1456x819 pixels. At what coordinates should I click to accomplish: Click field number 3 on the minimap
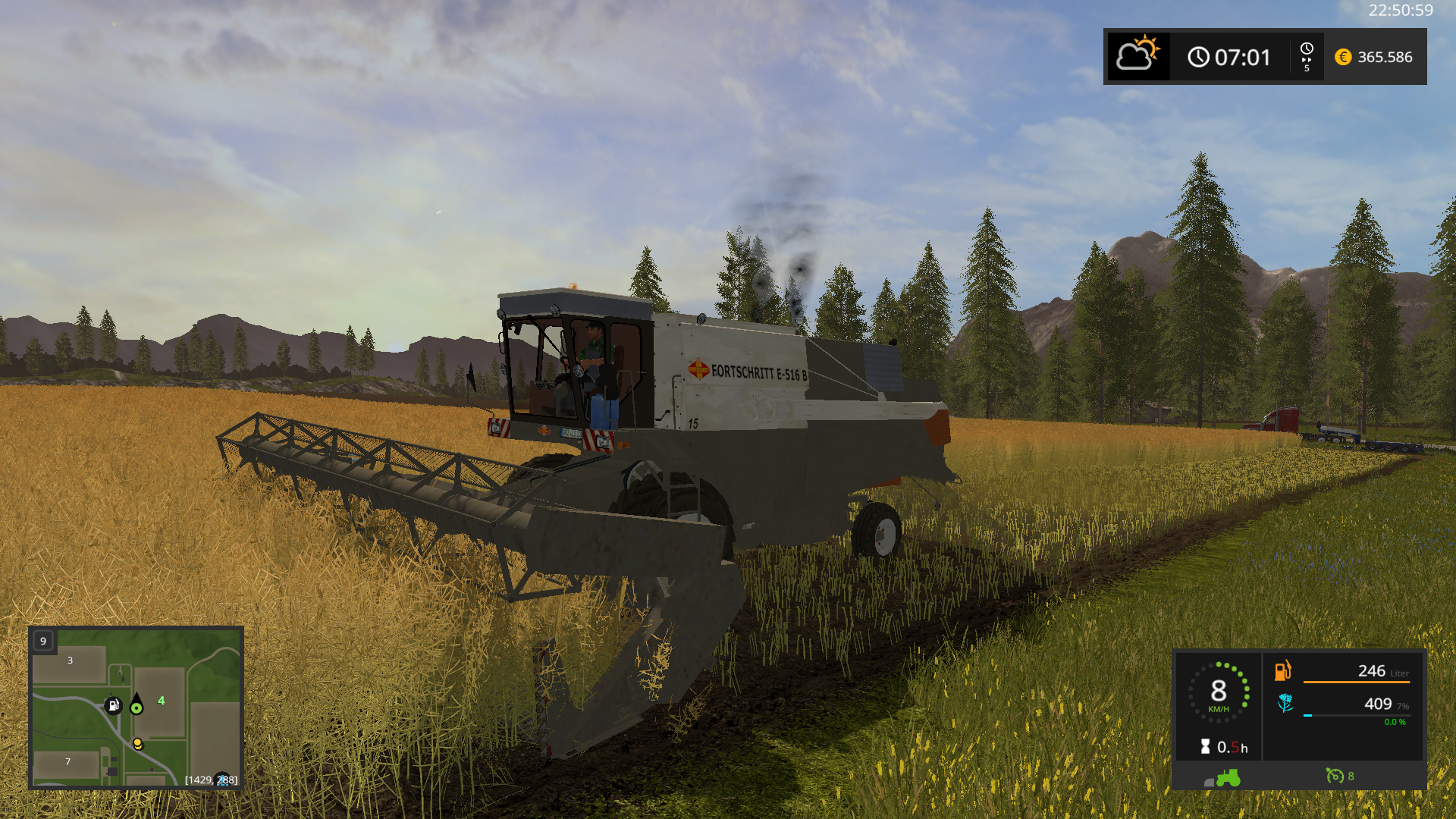tap(70, 661)
